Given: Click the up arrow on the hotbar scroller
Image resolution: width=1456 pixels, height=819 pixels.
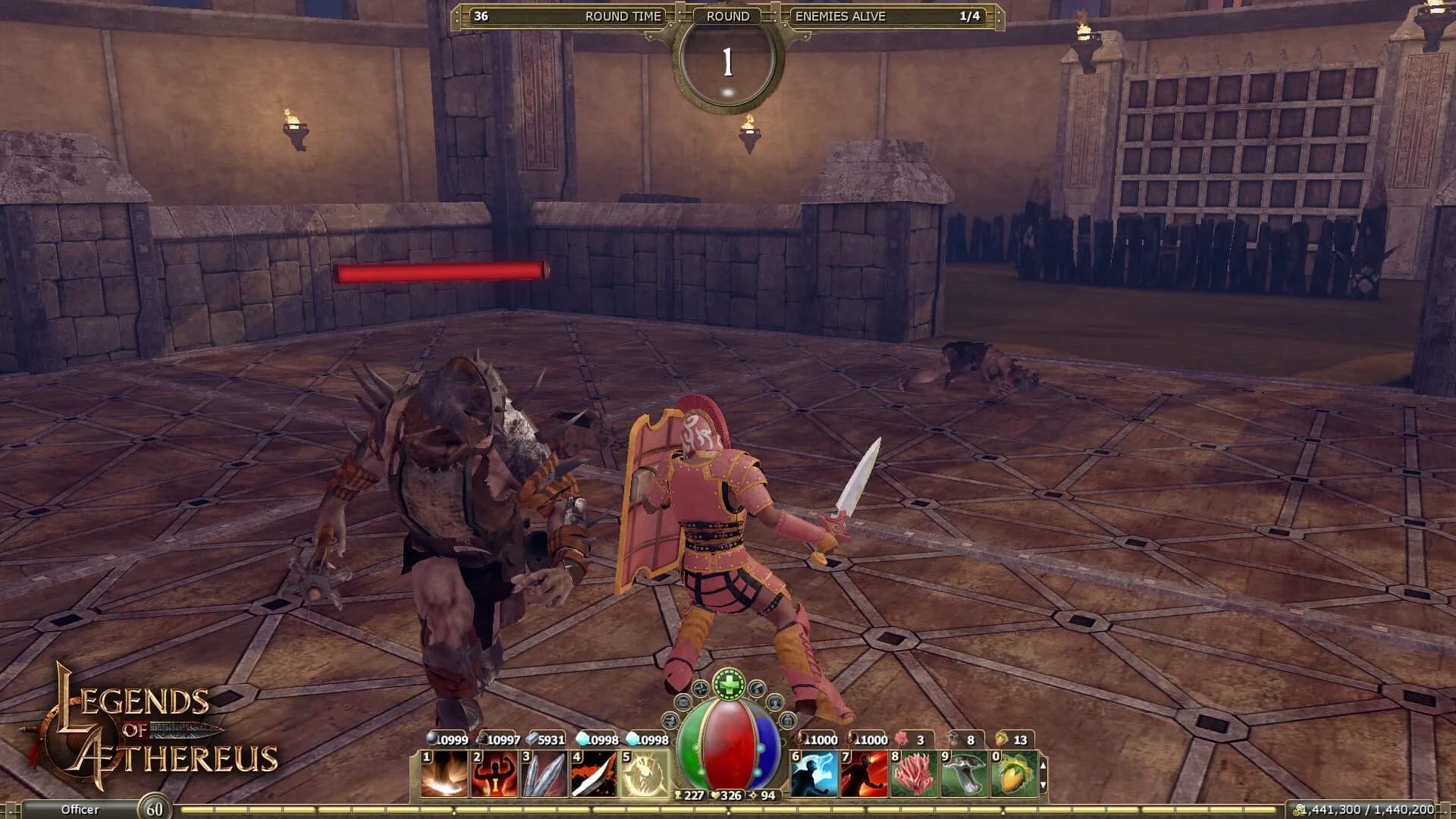Looking at the screenshot, I should point(1043,766).
